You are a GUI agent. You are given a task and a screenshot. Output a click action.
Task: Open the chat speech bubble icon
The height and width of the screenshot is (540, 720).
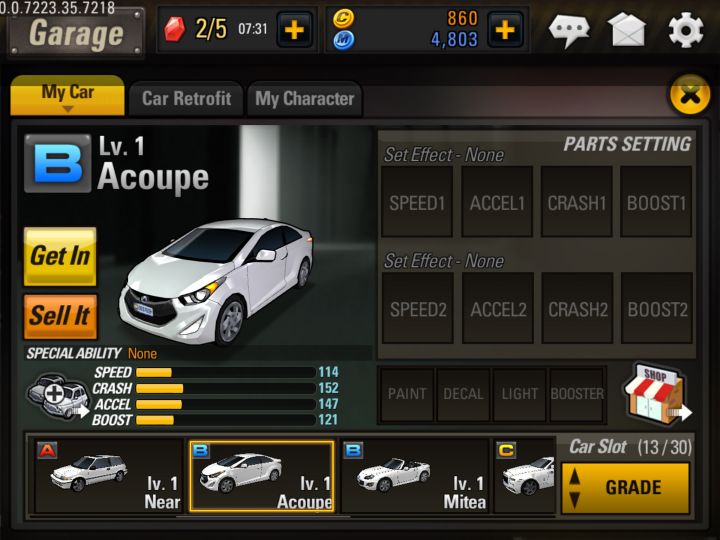pyautogui.click(x=569, y=31)
